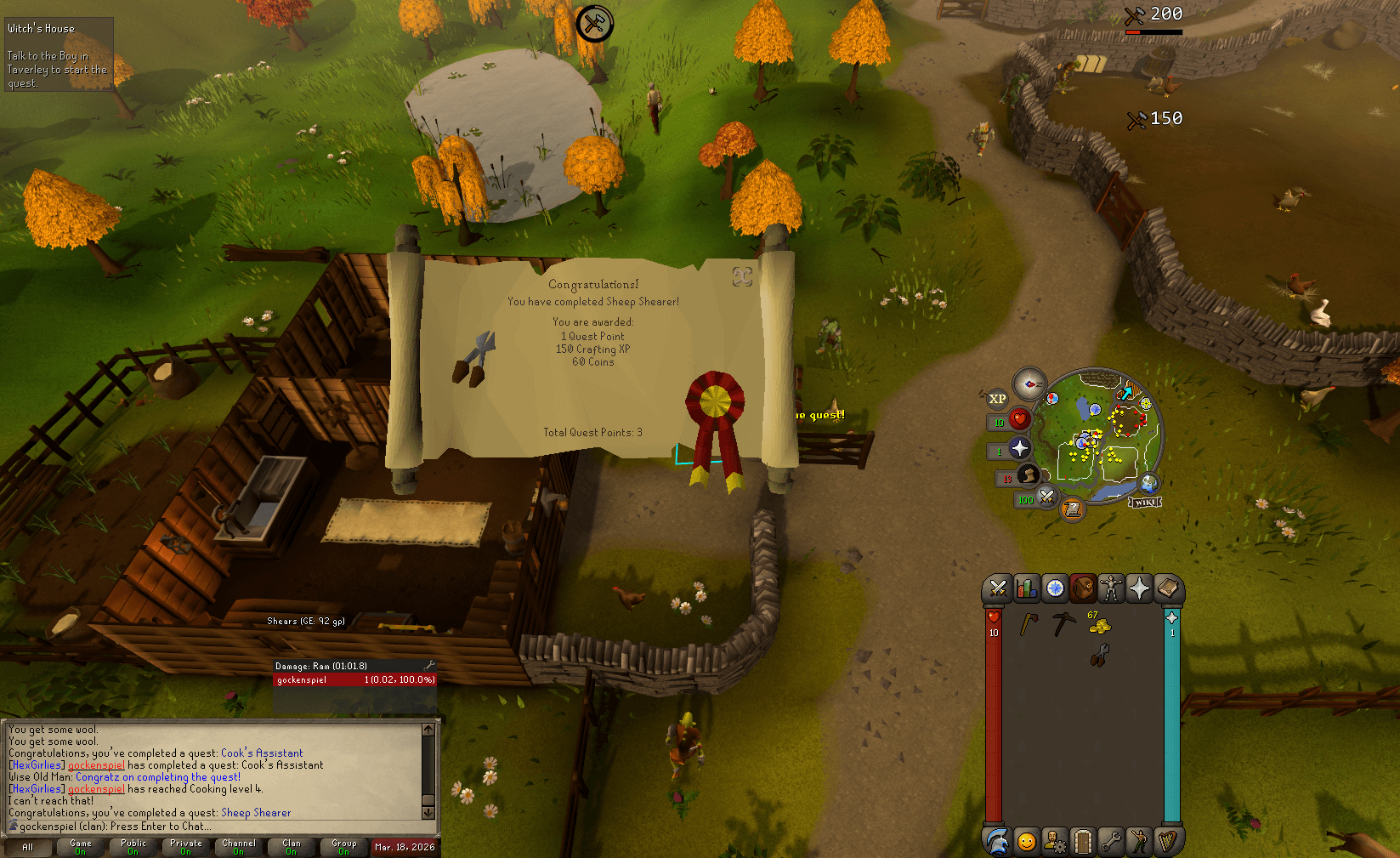
Task: Toggle Public chat off
Action: pyautogui.click(x=133, y=847)
